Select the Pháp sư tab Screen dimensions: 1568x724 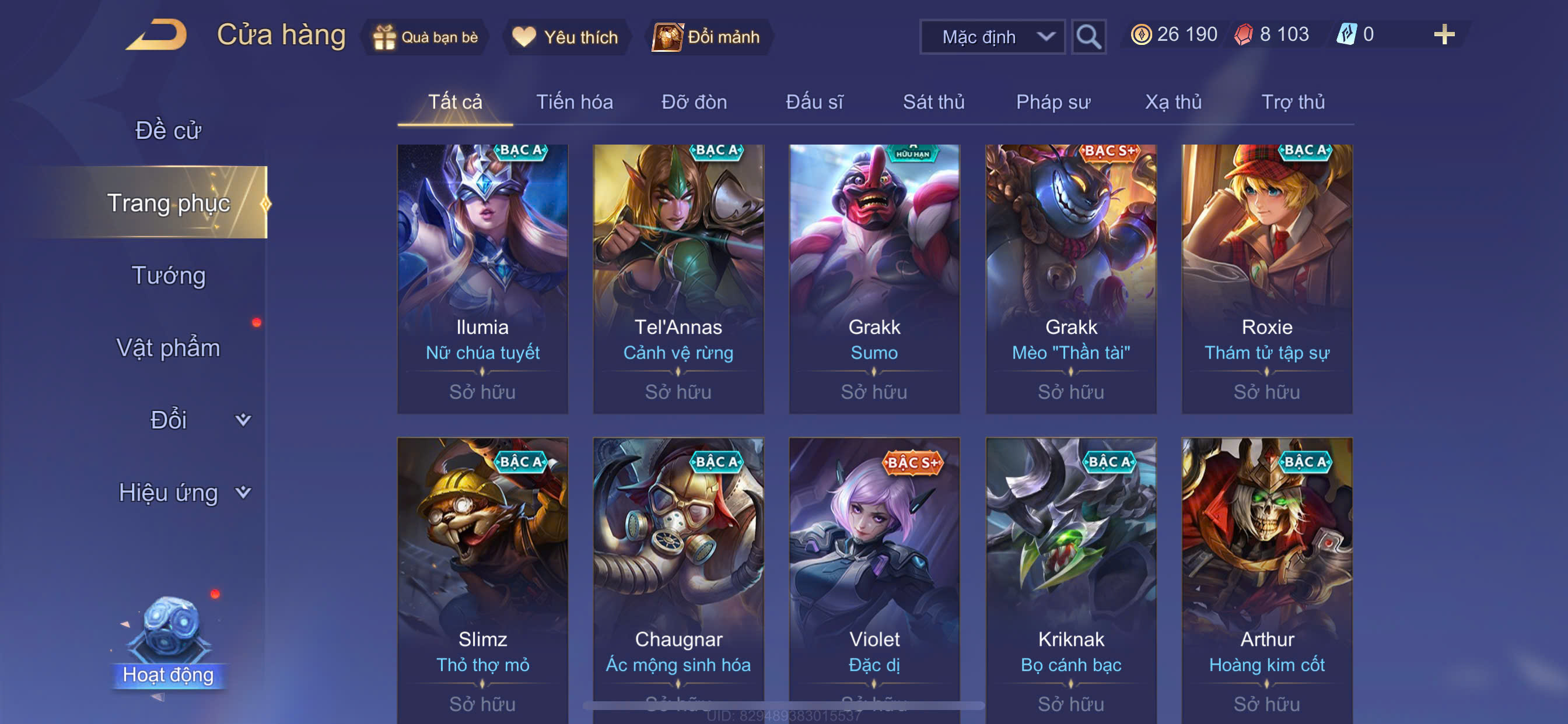click(x=1052, y=102)
